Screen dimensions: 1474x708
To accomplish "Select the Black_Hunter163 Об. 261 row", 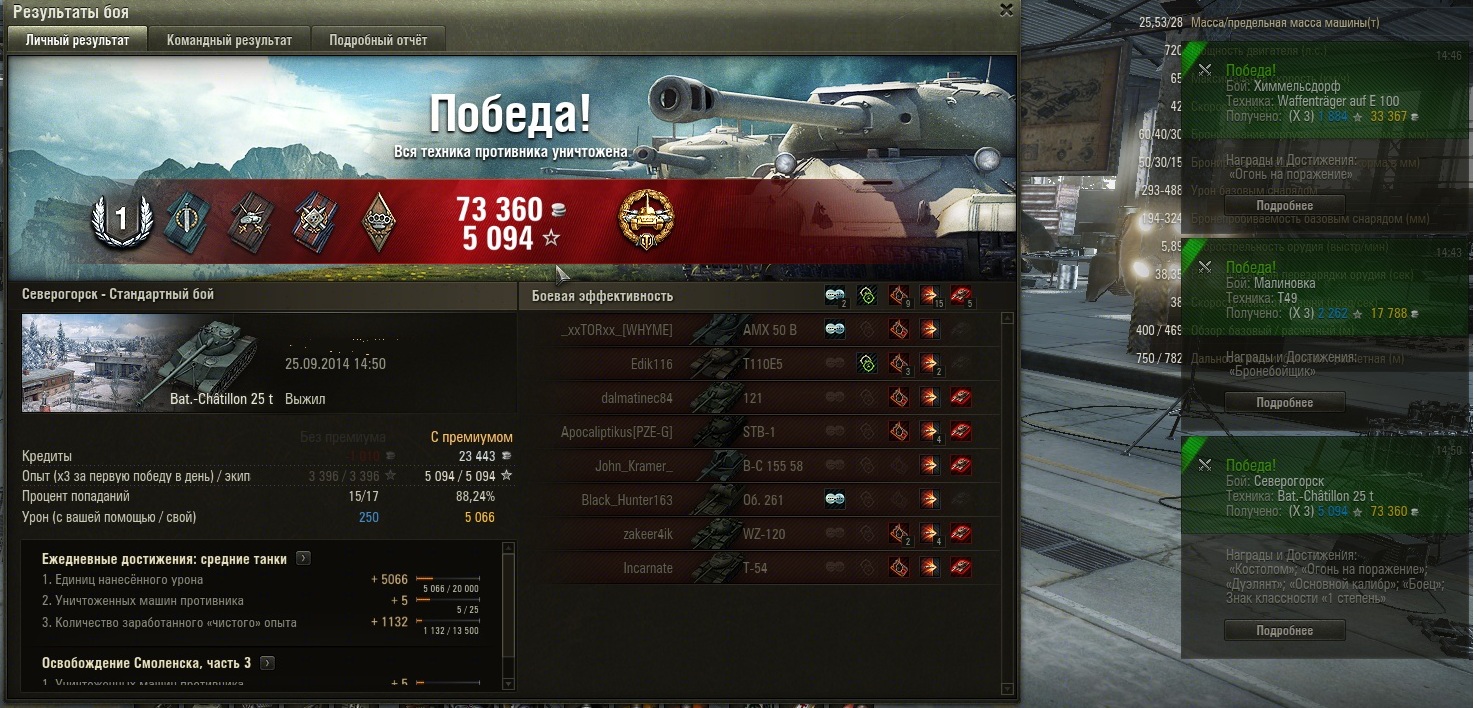I will 760,500.
